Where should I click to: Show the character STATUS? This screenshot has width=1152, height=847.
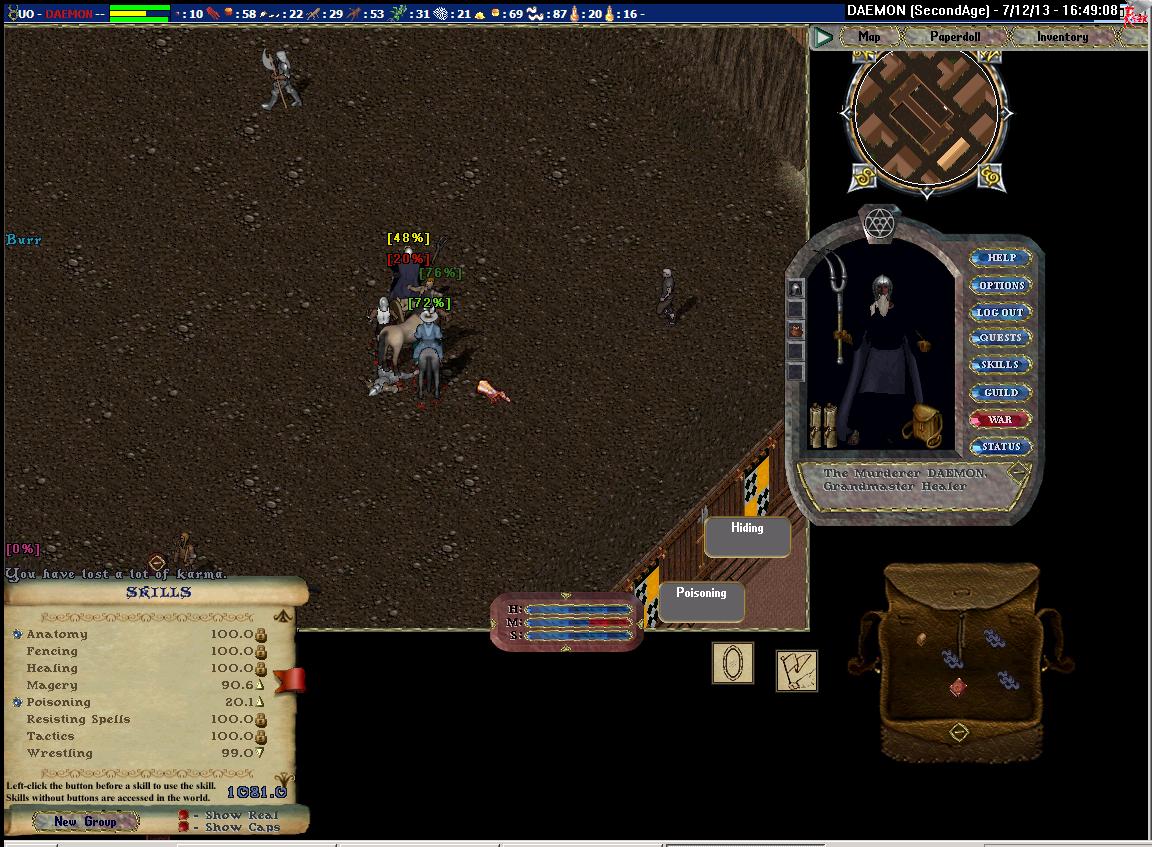coord(1000,447)
